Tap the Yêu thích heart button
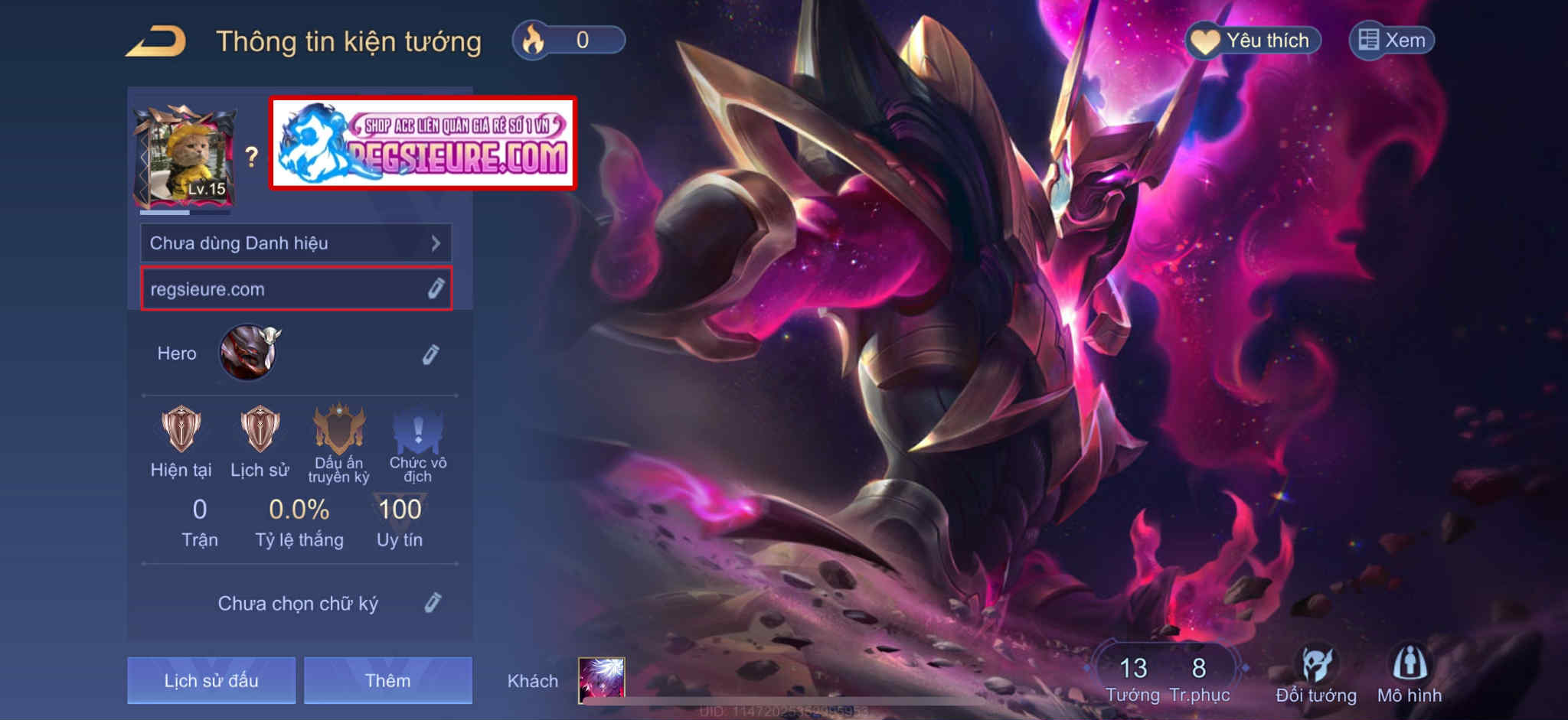Screen dimensions: 1568x720 click(1253, 41)
